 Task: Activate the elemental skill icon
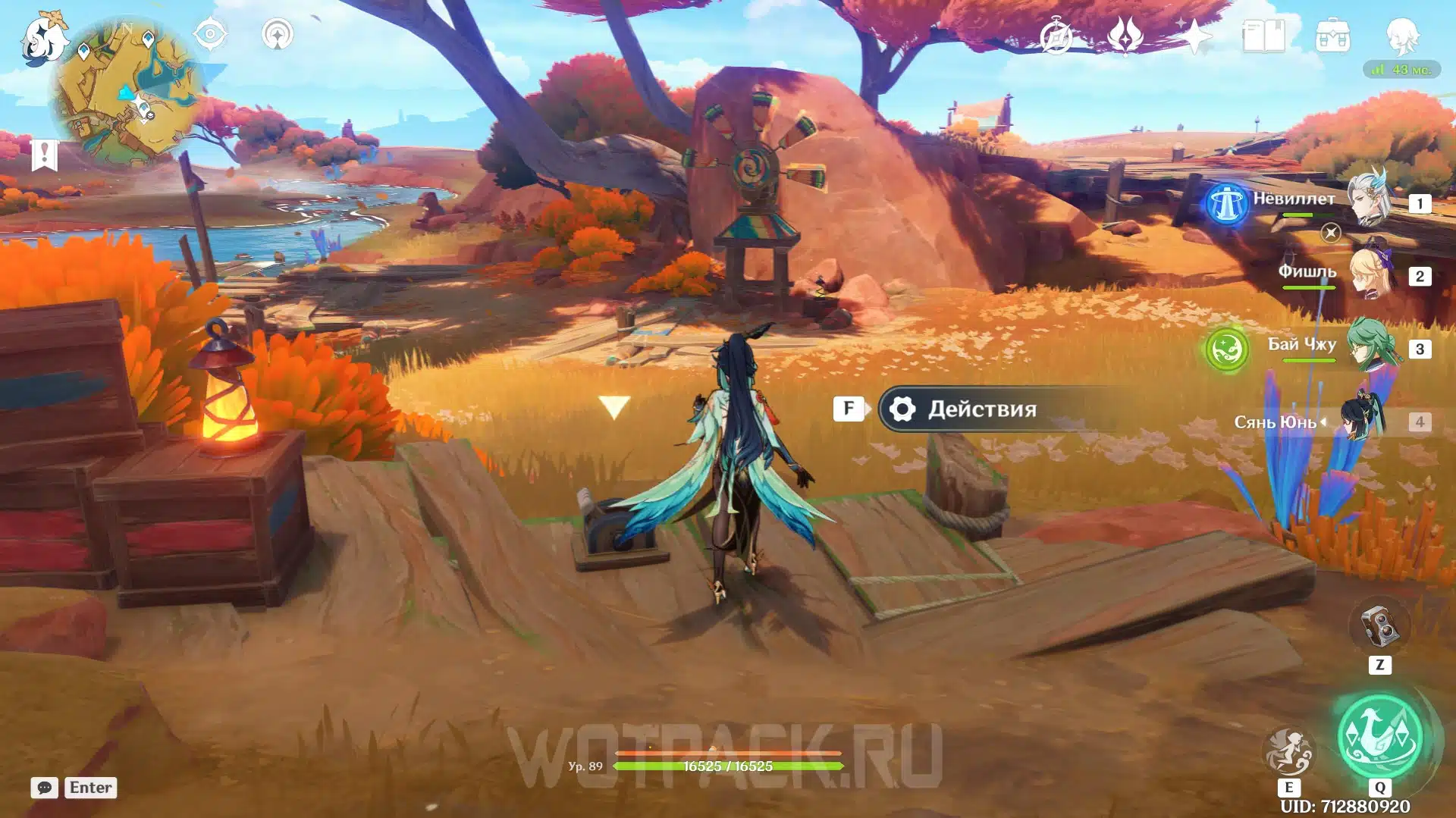click(1288, 751)
